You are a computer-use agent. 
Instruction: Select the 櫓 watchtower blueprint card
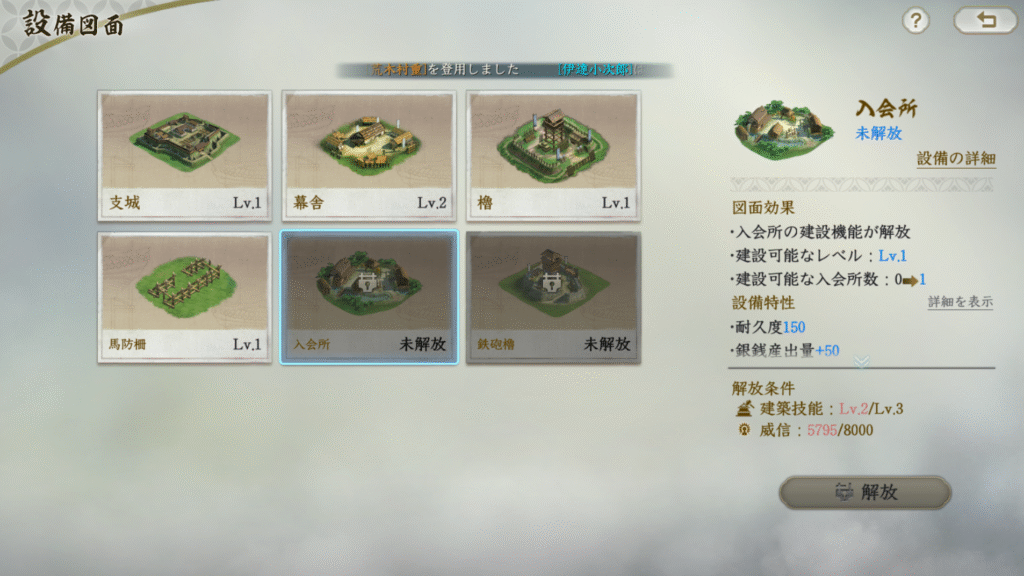click(x=553, y=155)
